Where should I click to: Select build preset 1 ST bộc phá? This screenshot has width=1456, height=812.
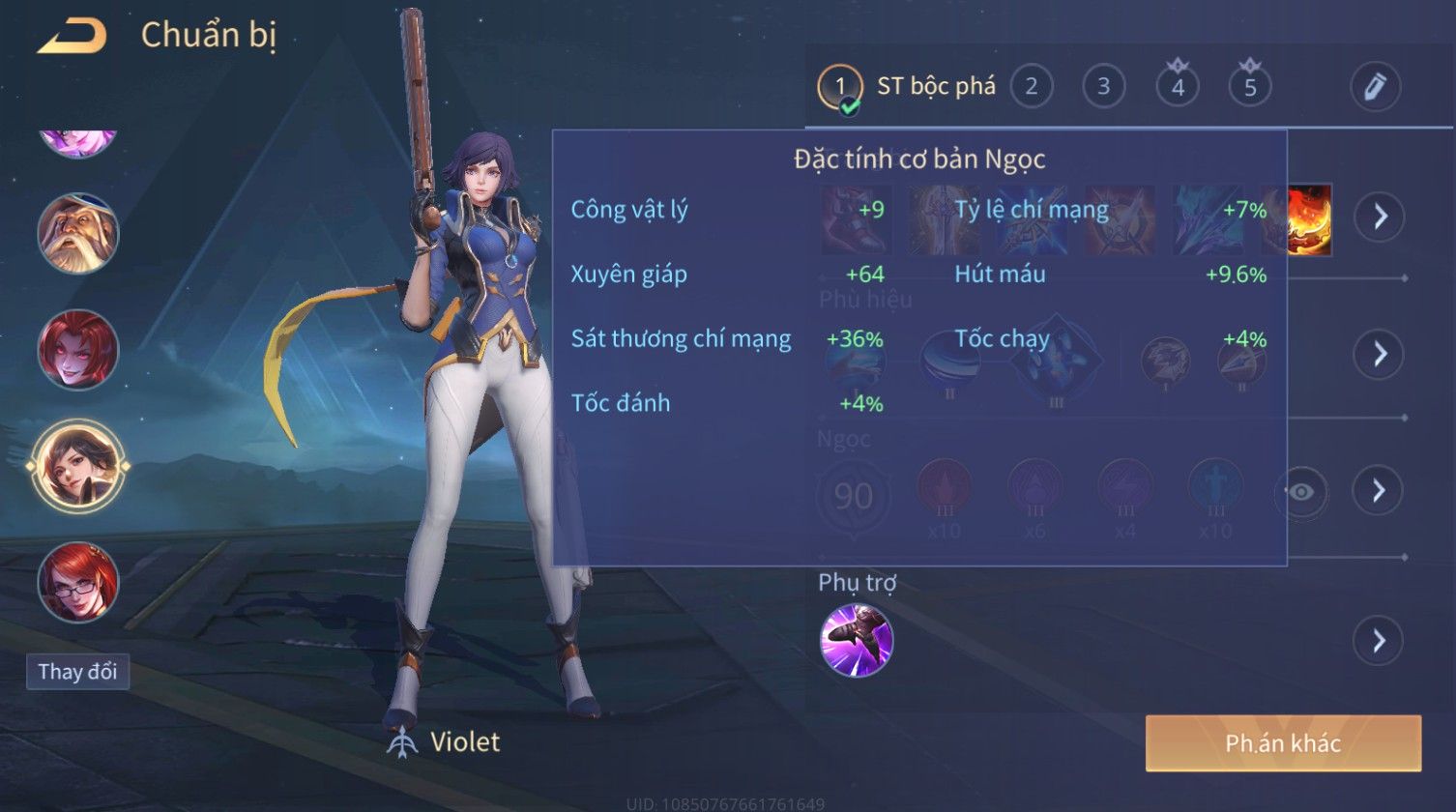(x=839, y=87)
